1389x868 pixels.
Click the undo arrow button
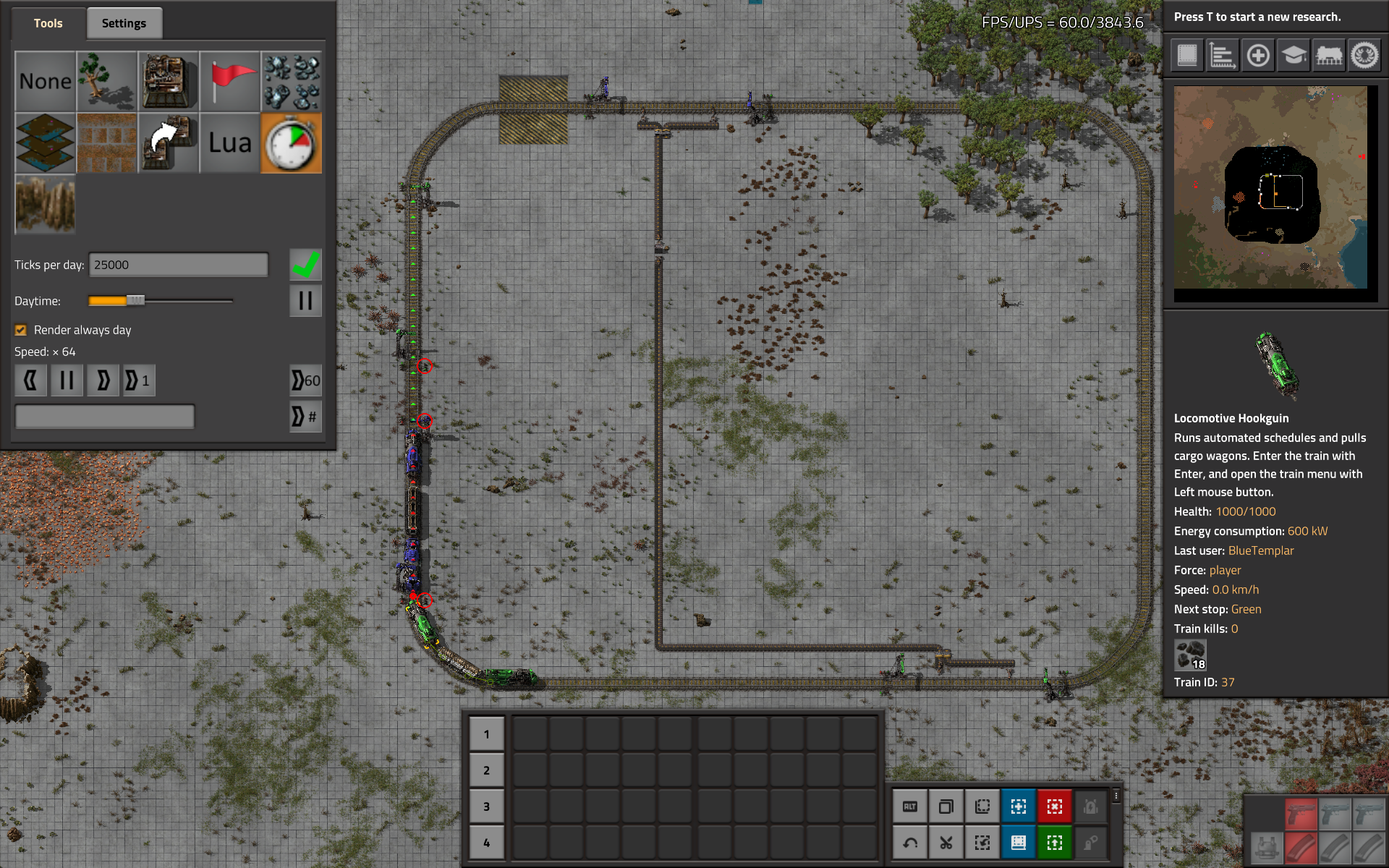(910, 843)
